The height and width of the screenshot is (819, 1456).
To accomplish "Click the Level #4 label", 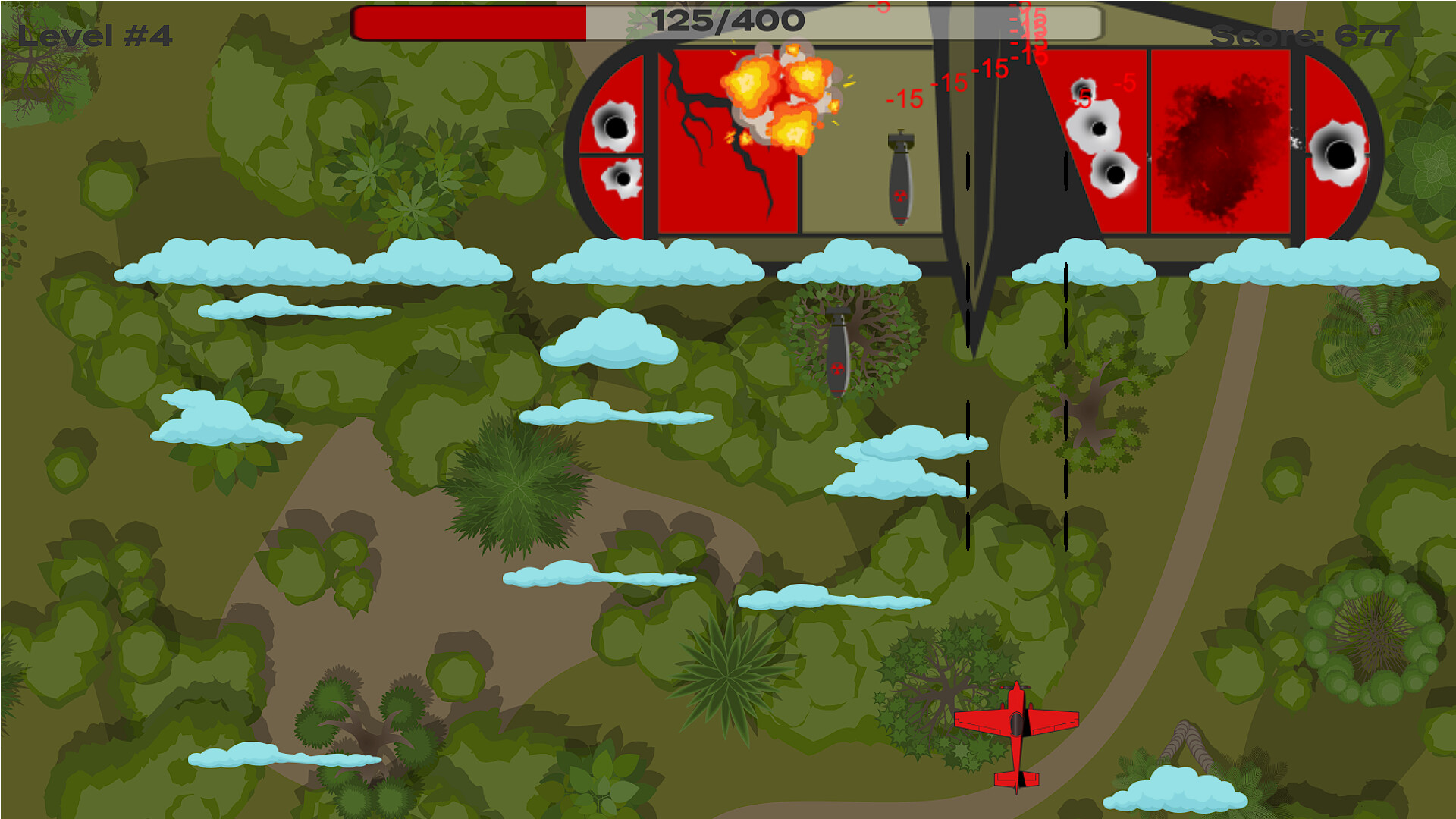I will [x=95, y=34].
